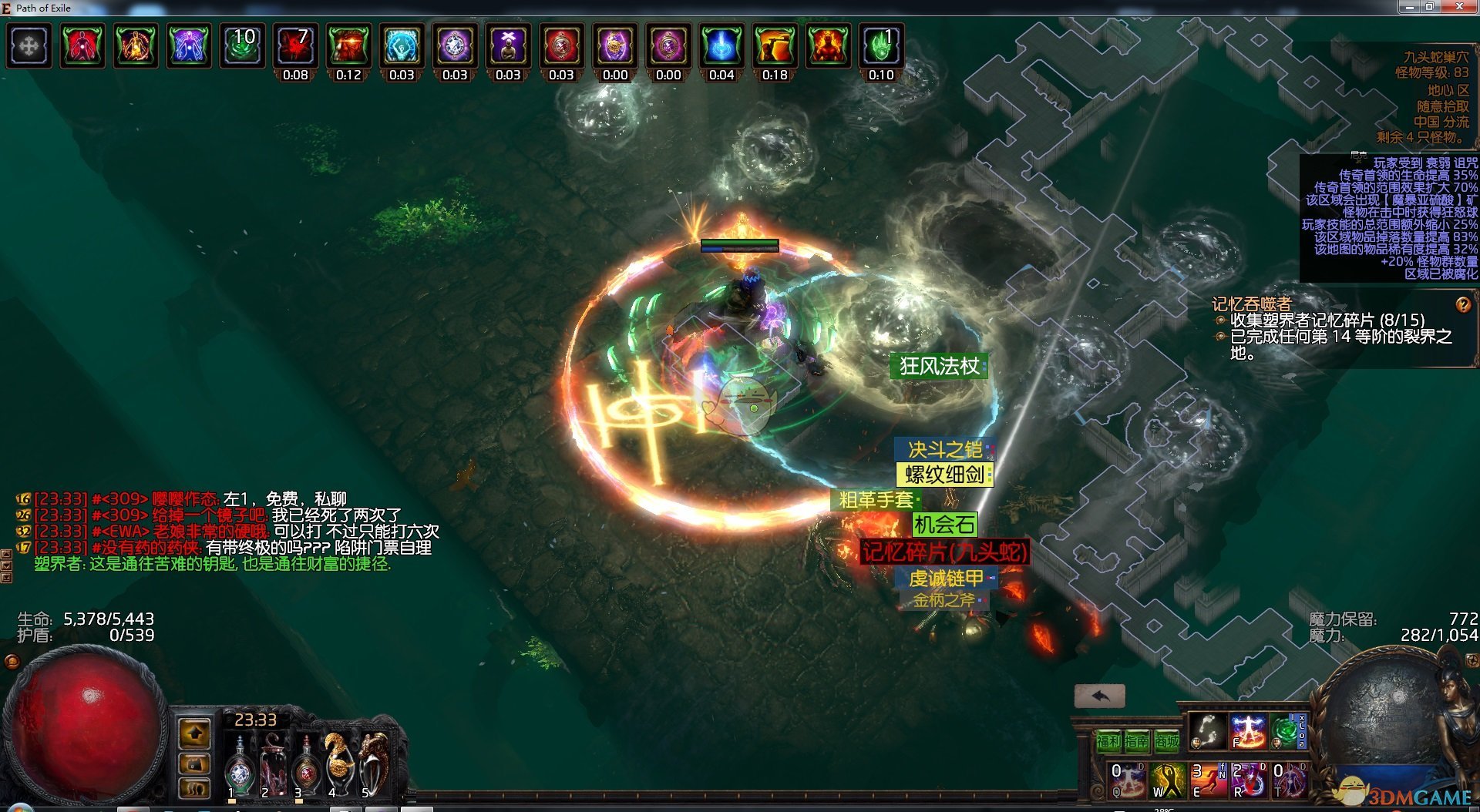Pick up the 决斗之铠 item label
The height and width of the screenshot is (812, 1480).
tap(944, 449)
